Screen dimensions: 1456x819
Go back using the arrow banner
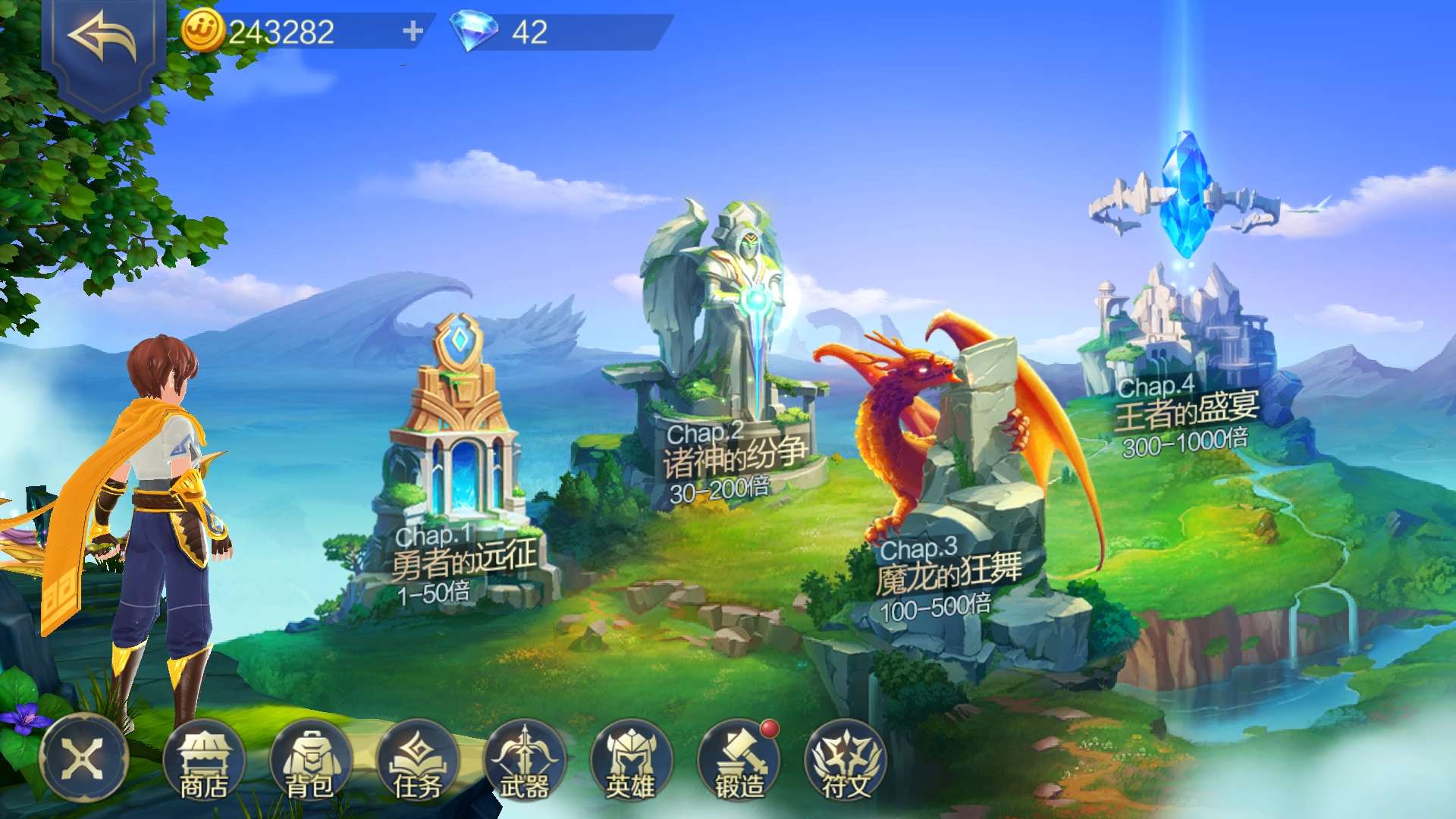pos(102,38)
